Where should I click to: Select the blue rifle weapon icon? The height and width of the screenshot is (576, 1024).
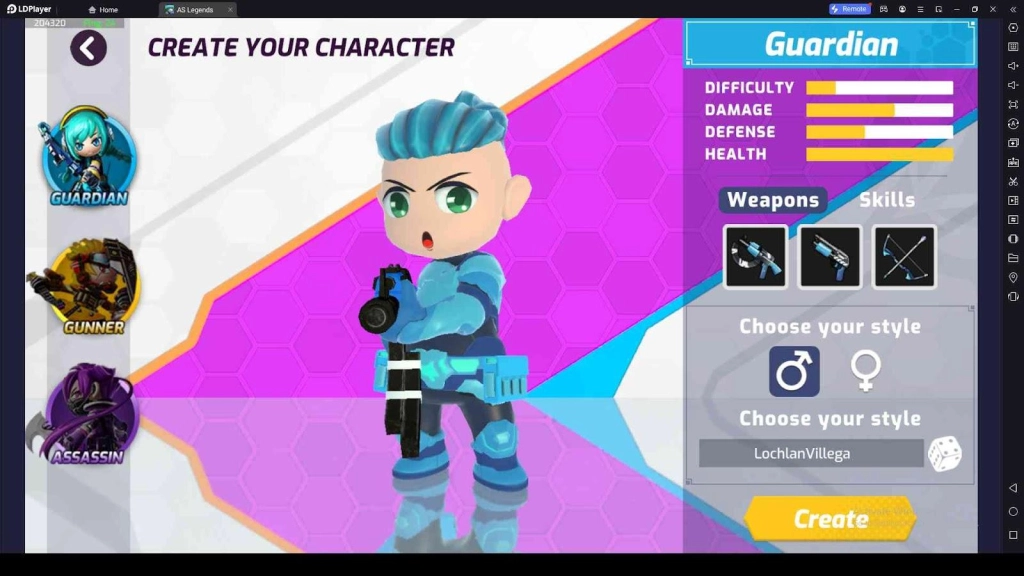point(755,257)
